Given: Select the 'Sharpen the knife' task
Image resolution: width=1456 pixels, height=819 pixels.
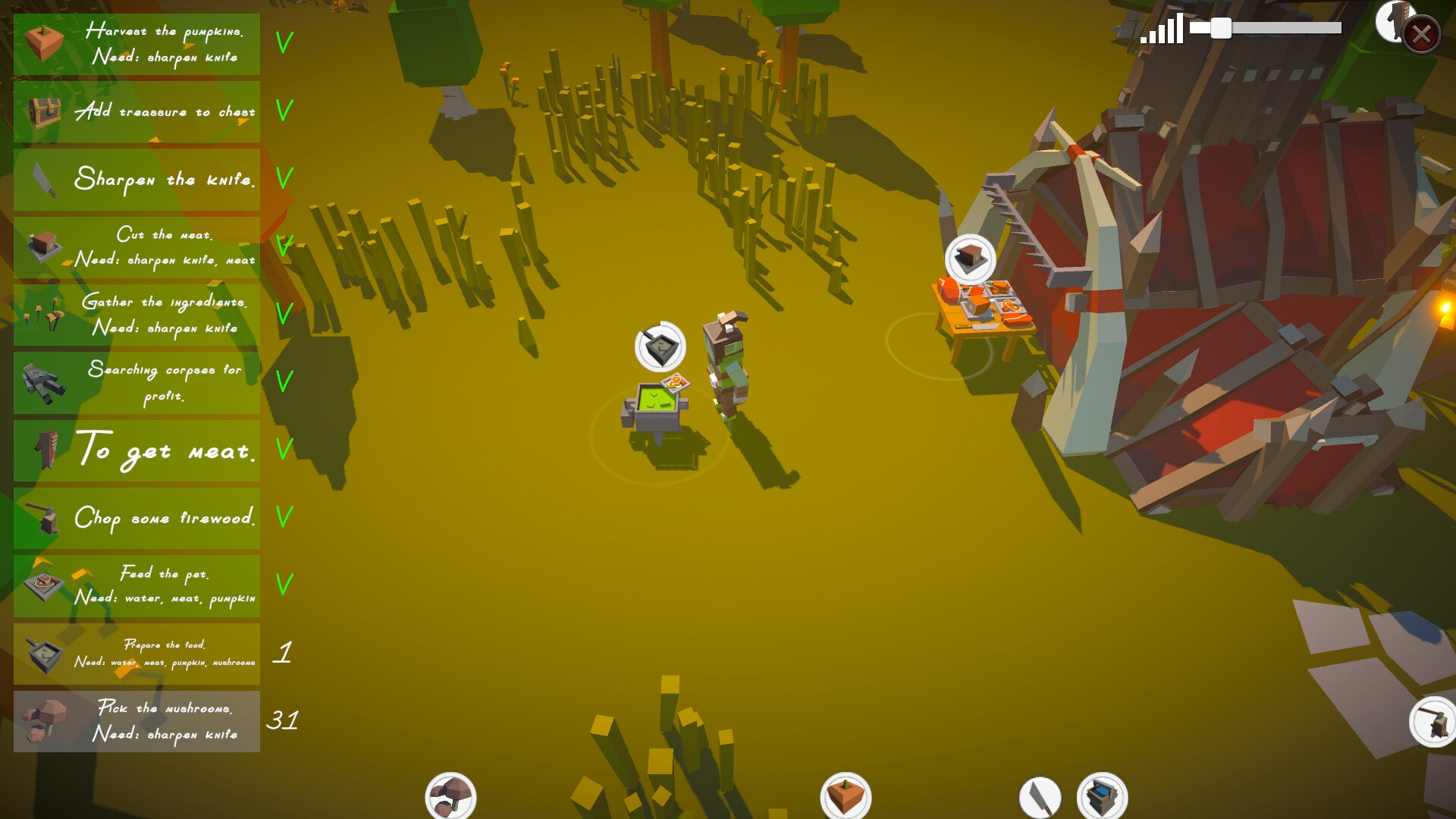Looking at the screenshot, I should coord(137,180).
